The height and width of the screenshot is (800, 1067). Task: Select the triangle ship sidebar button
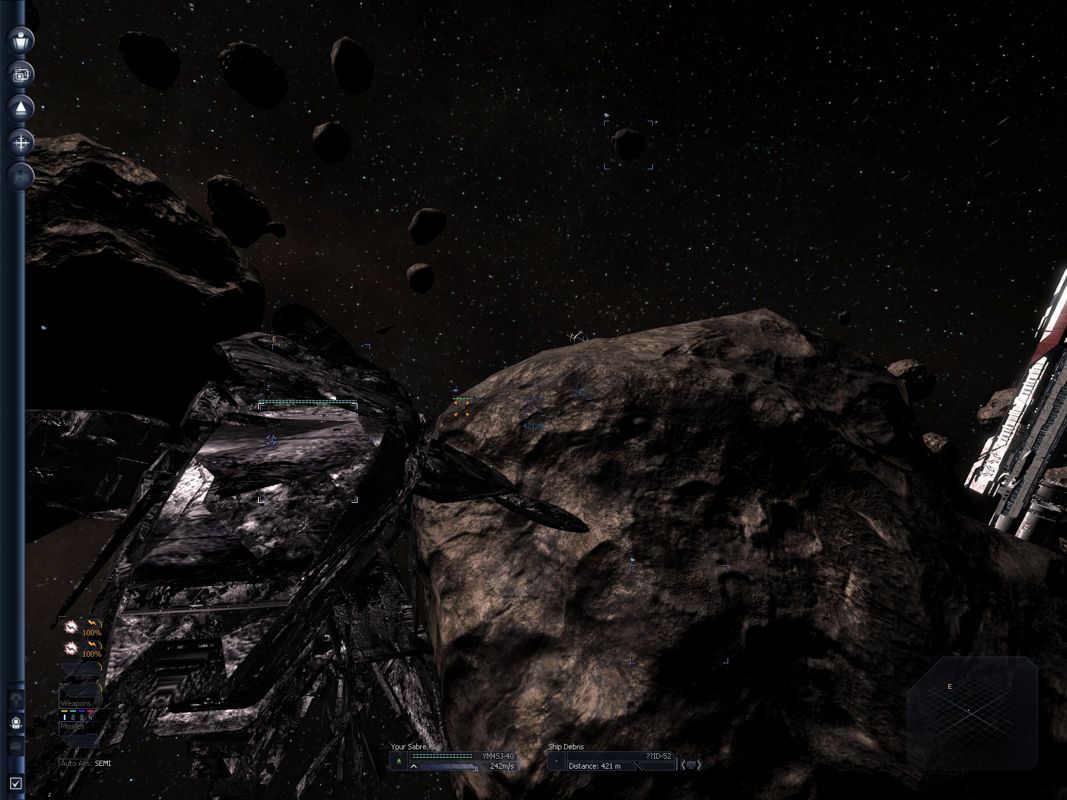point(21,108)
